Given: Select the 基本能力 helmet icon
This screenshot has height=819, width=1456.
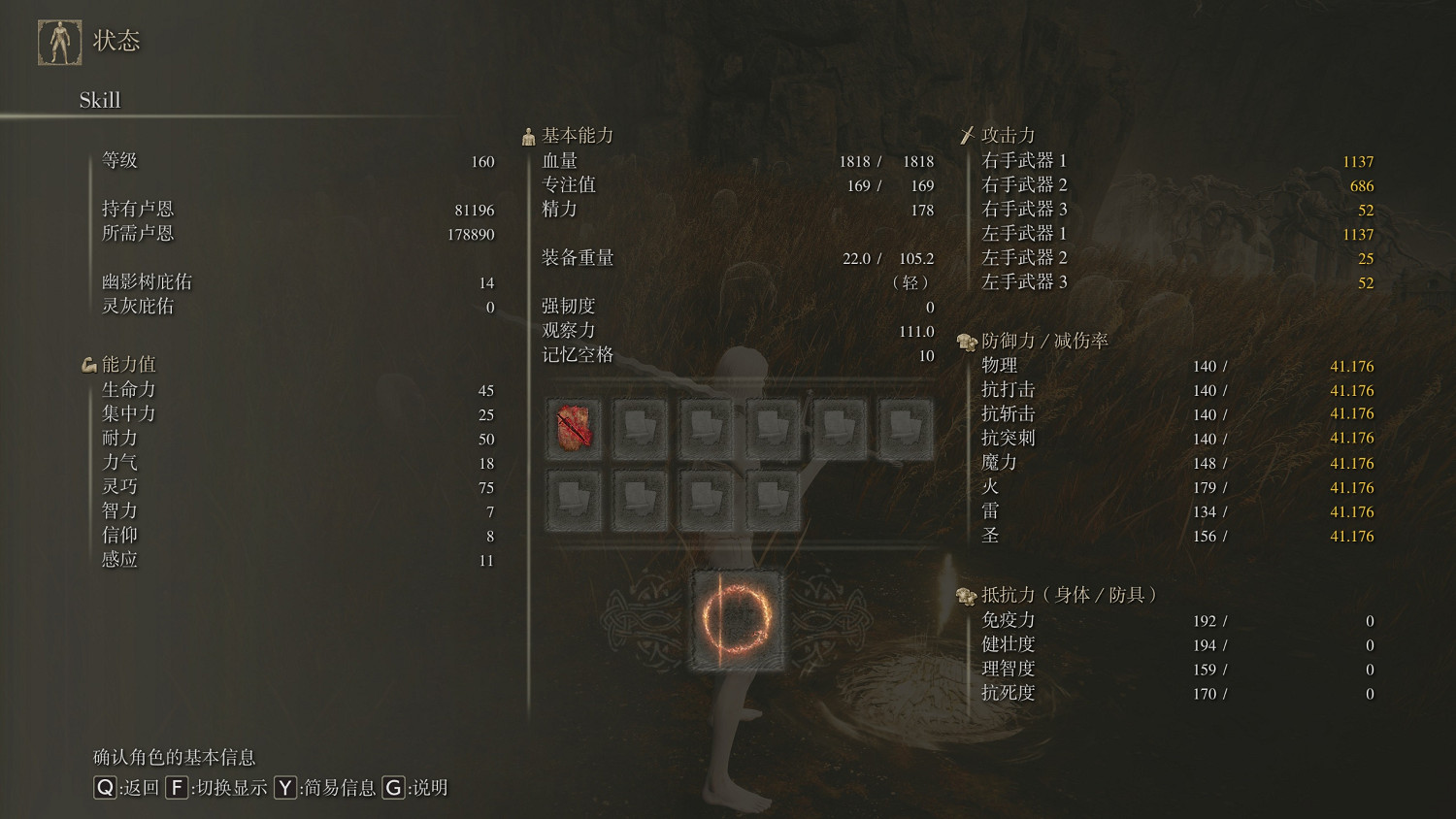Looking at the screenshot, I should coord(529,135).
